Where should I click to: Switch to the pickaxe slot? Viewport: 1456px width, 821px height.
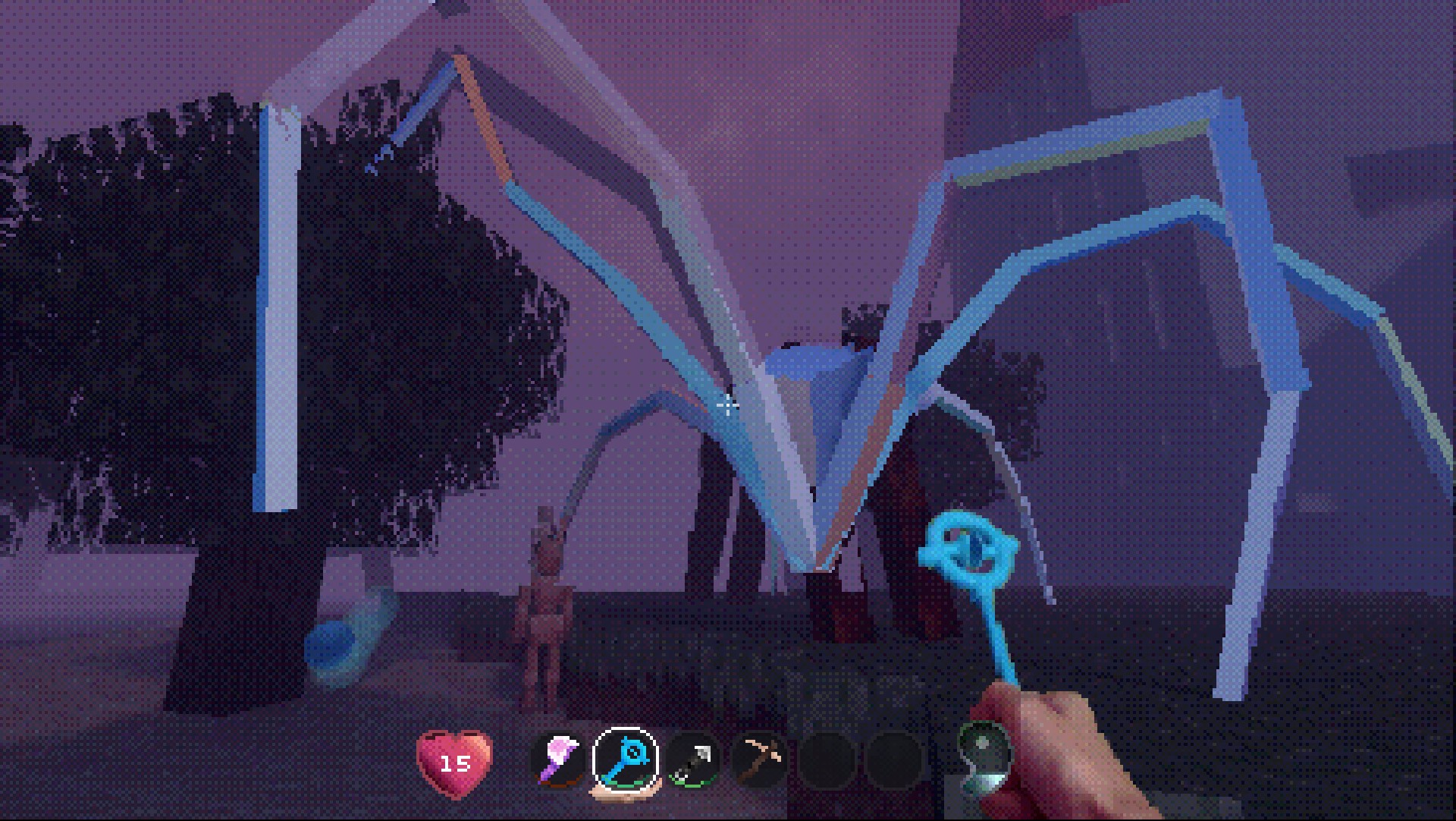[759, 760]
